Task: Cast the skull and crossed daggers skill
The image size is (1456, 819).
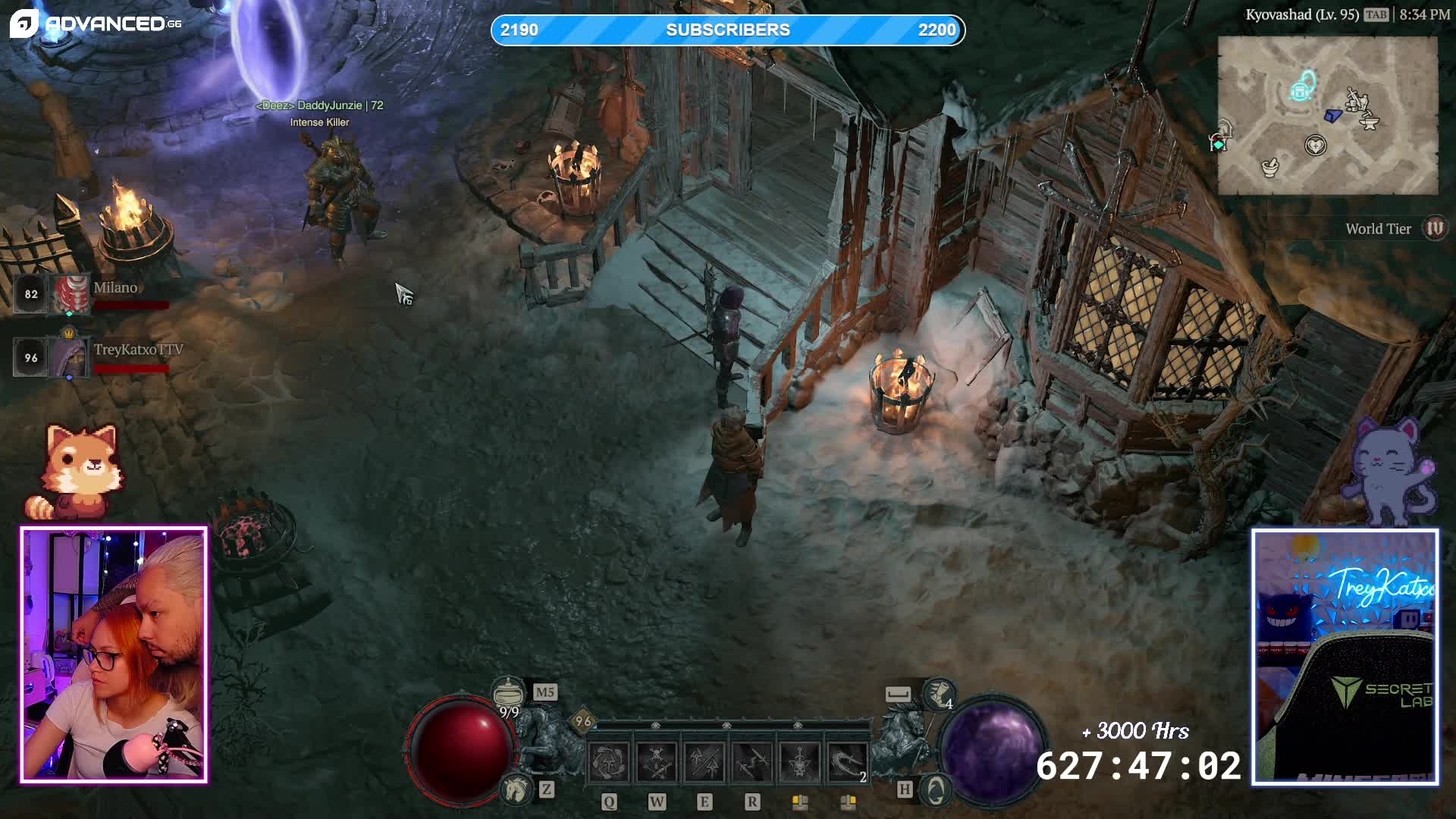Action: [x=657, y=762]
